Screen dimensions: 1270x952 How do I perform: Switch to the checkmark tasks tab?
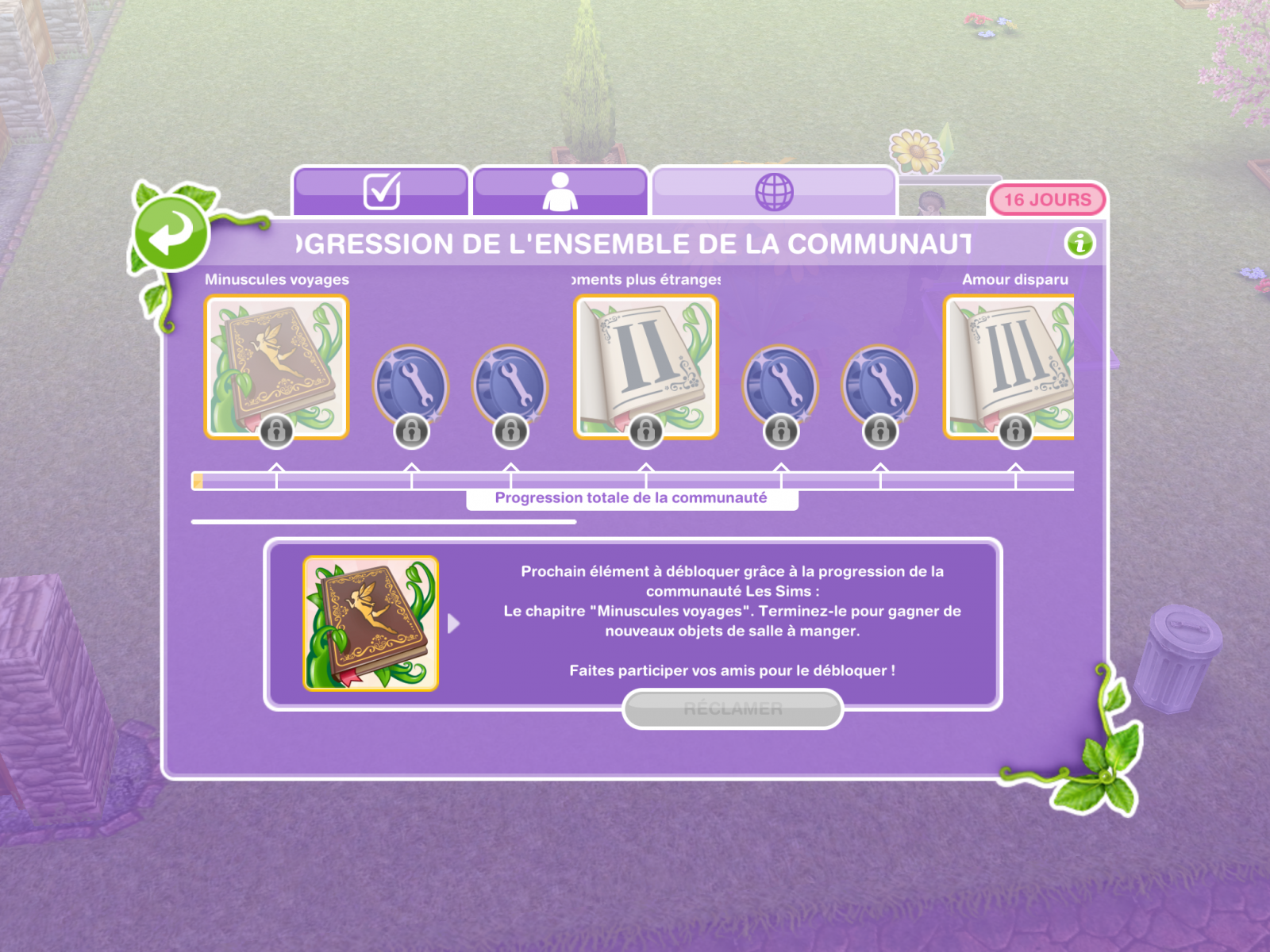coord(381,191)
